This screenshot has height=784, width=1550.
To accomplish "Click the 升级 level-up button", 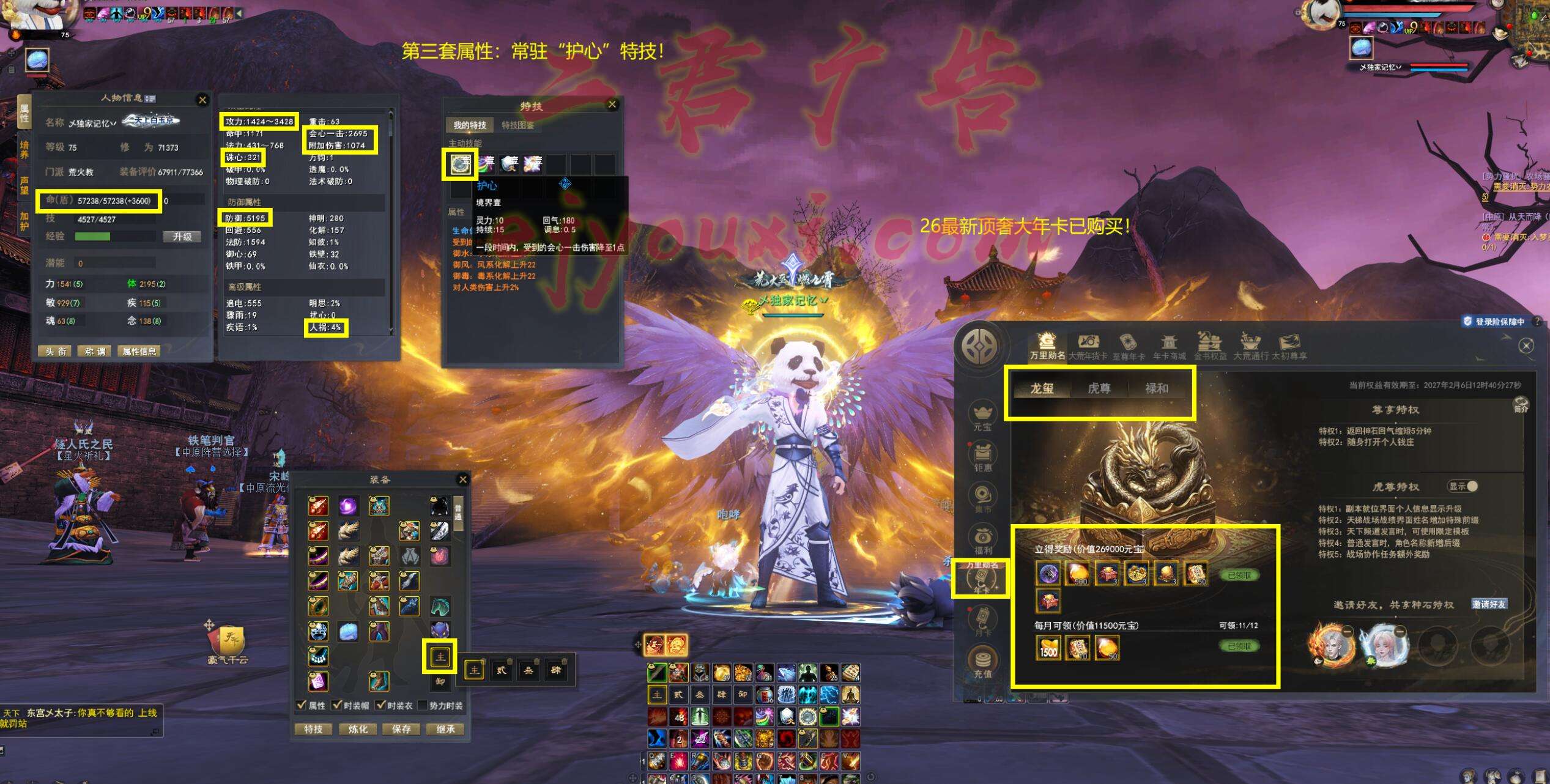I will click(x=182, y=237).
